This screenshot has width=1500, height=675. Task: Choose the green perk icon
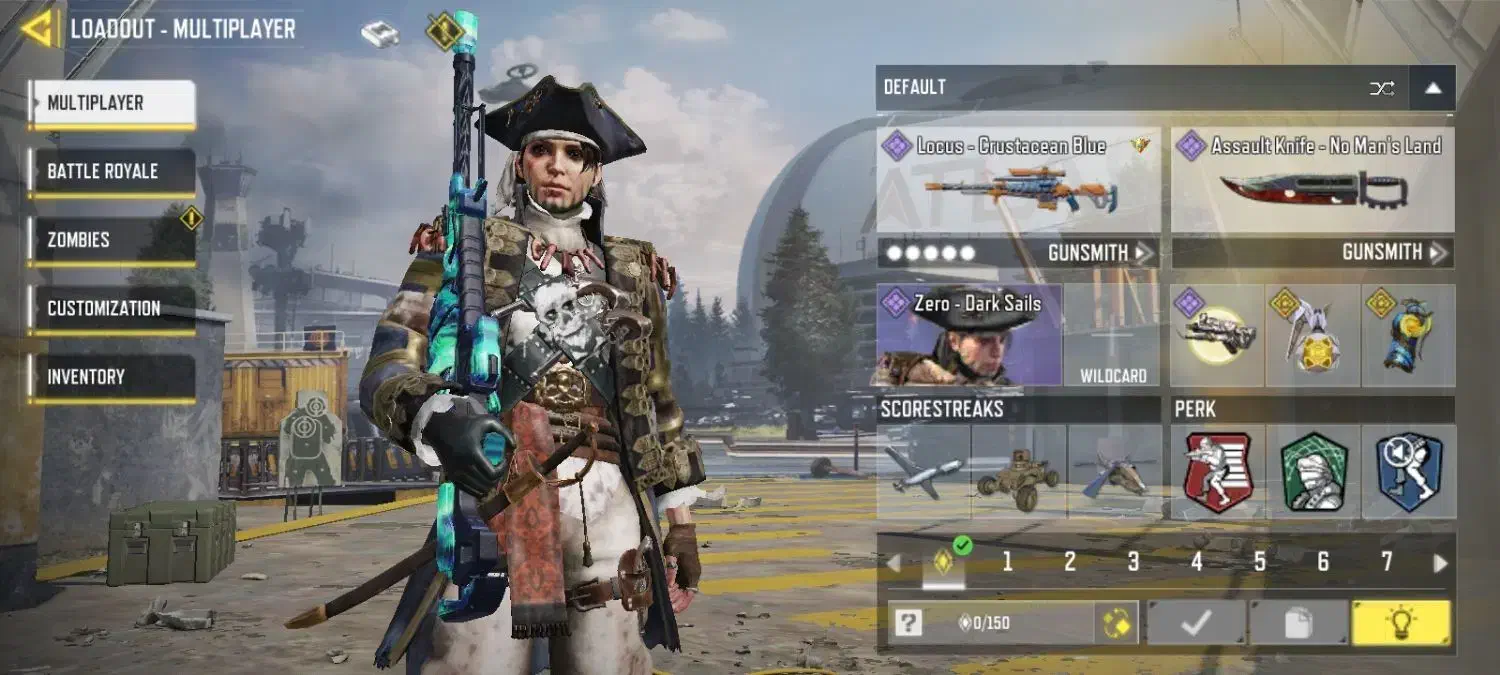(1313, 472)
